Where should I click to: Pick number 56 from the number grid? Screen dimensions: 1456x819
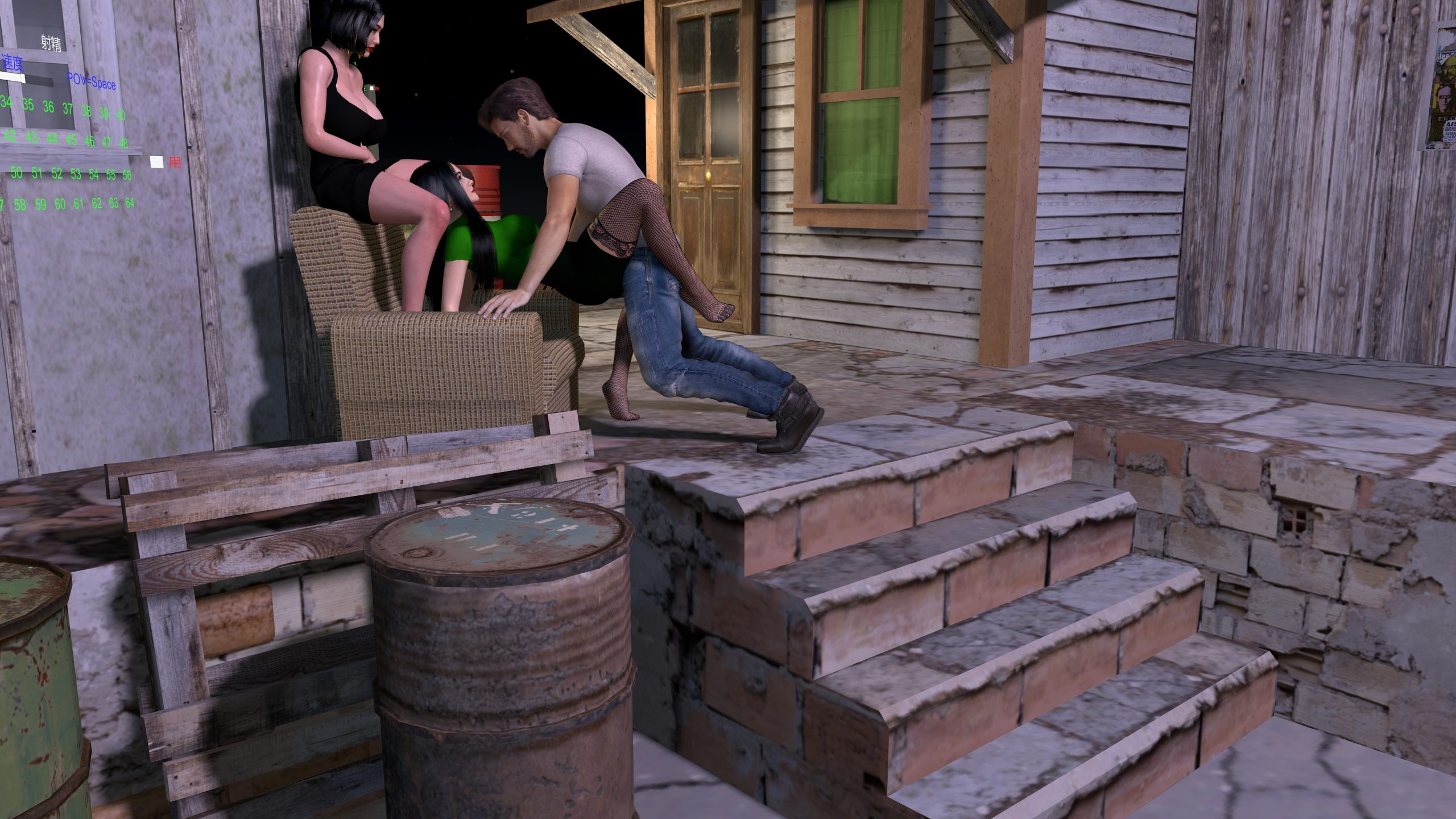tap(127, 175)
